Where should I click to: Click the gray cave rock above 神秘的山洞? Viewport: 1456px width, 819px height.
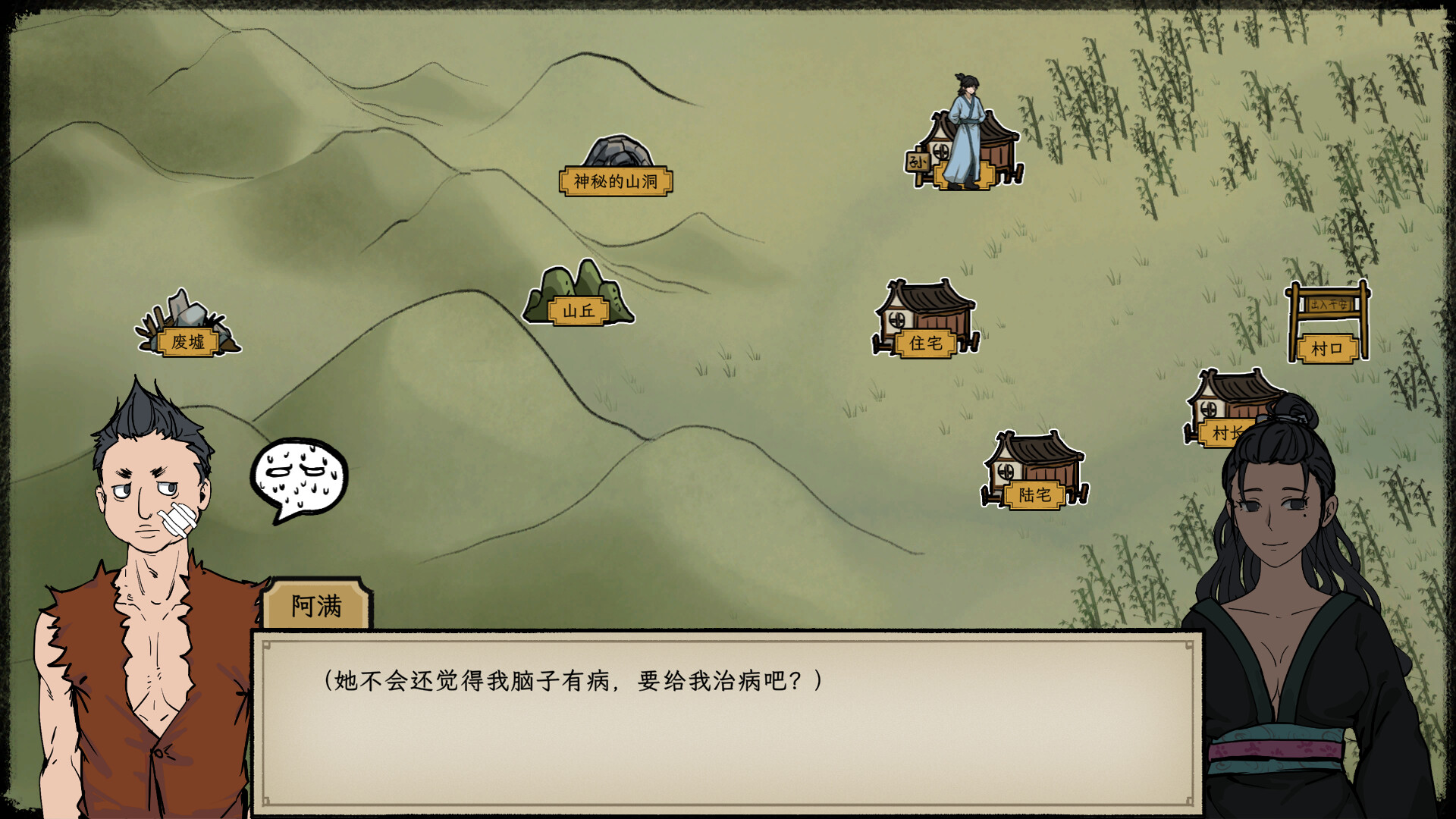point(617,149)
